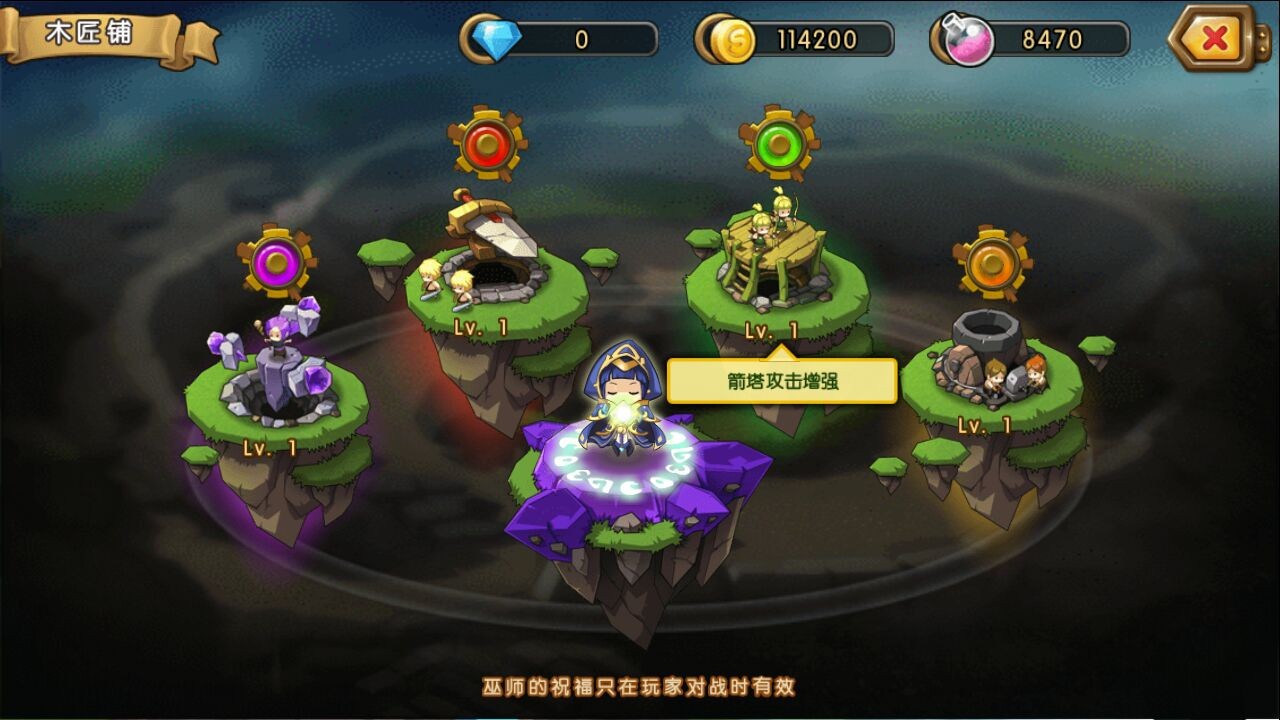
Task: Tap the gold coin currency icon
Action: (x=732, y=41)
